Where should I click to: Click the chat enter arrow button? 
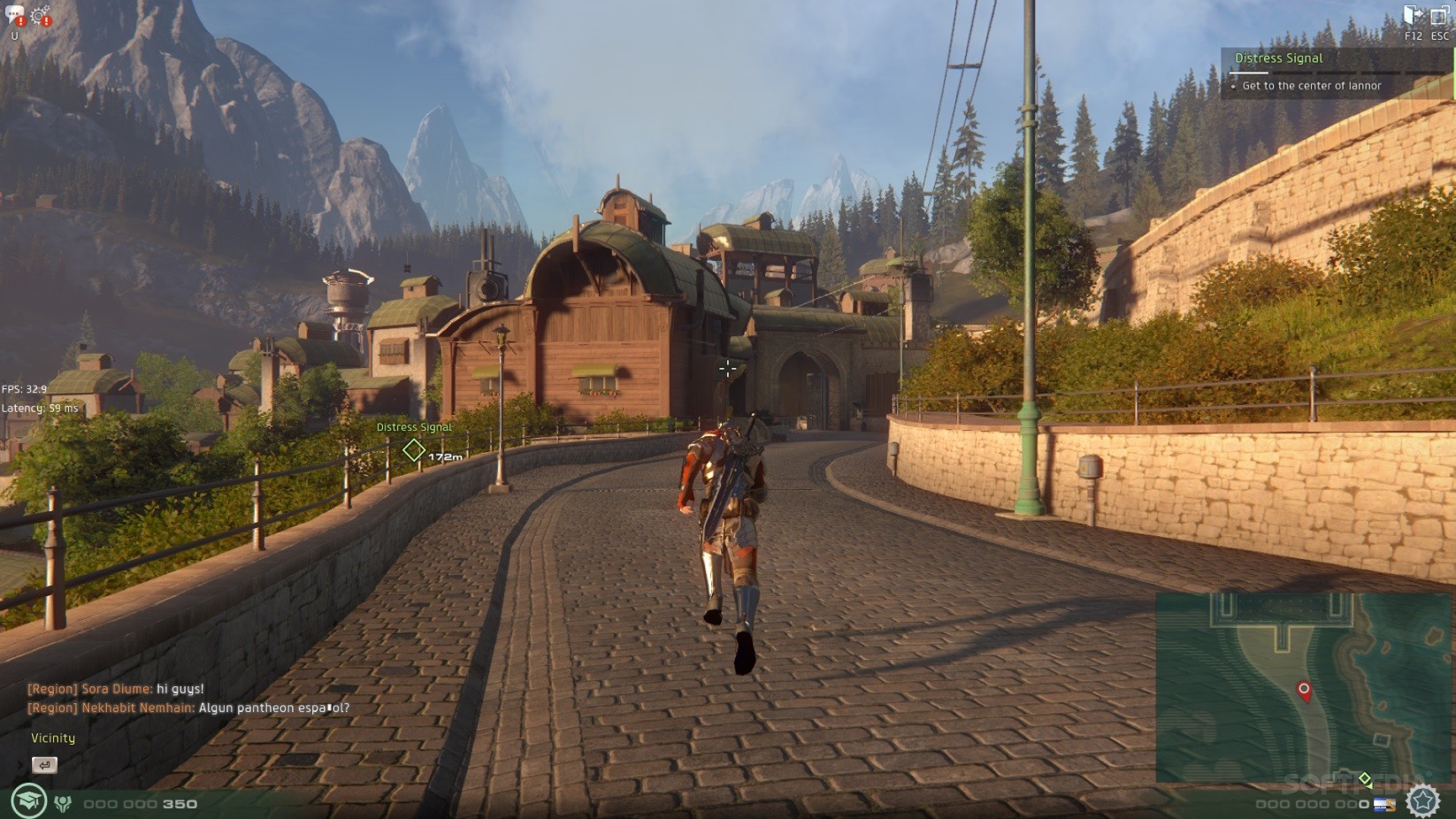tap(44, 764)
